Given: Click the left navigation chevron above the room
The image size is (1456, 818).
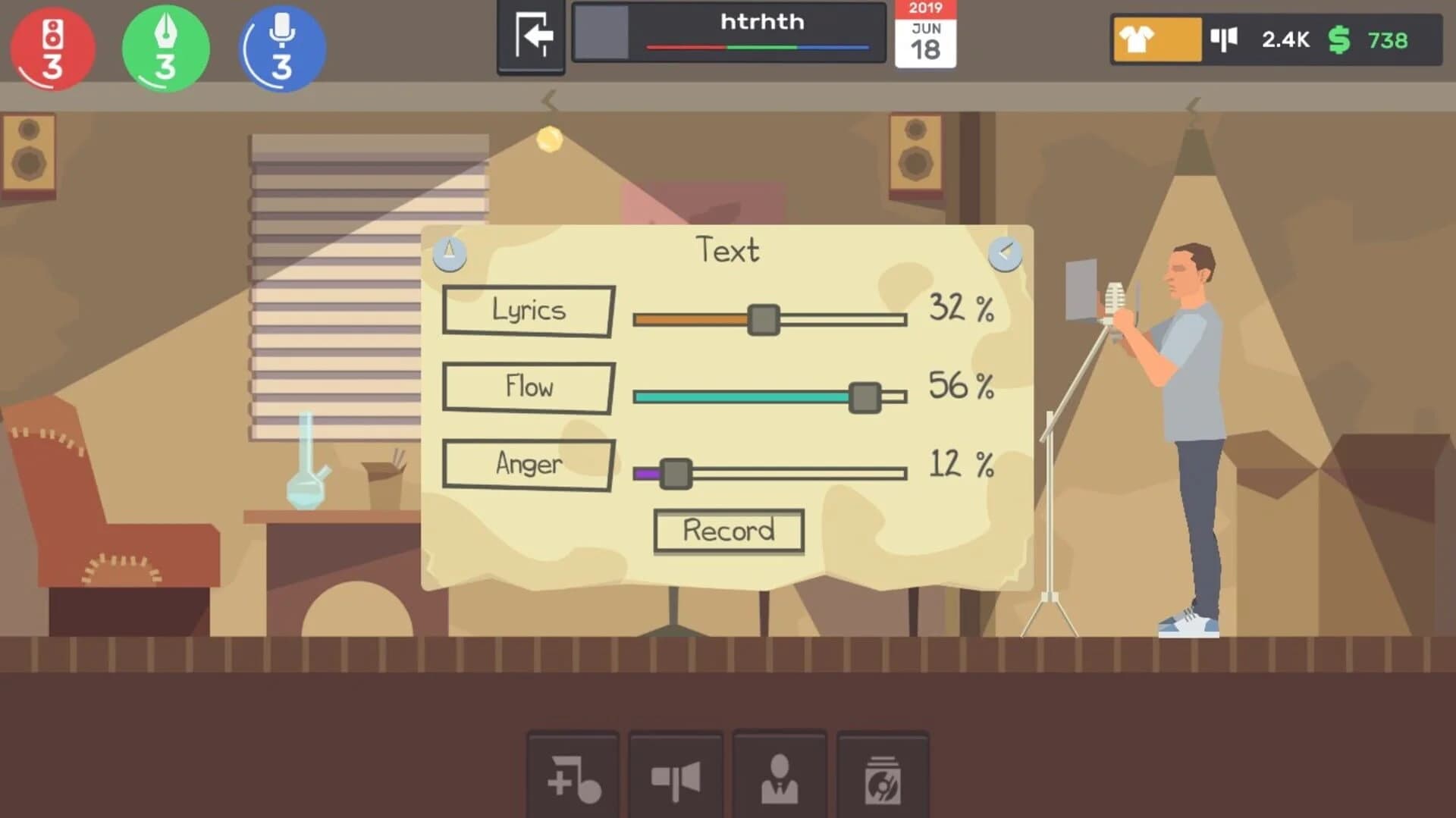Looking at the screenshot, I should (x=548, y=99).
